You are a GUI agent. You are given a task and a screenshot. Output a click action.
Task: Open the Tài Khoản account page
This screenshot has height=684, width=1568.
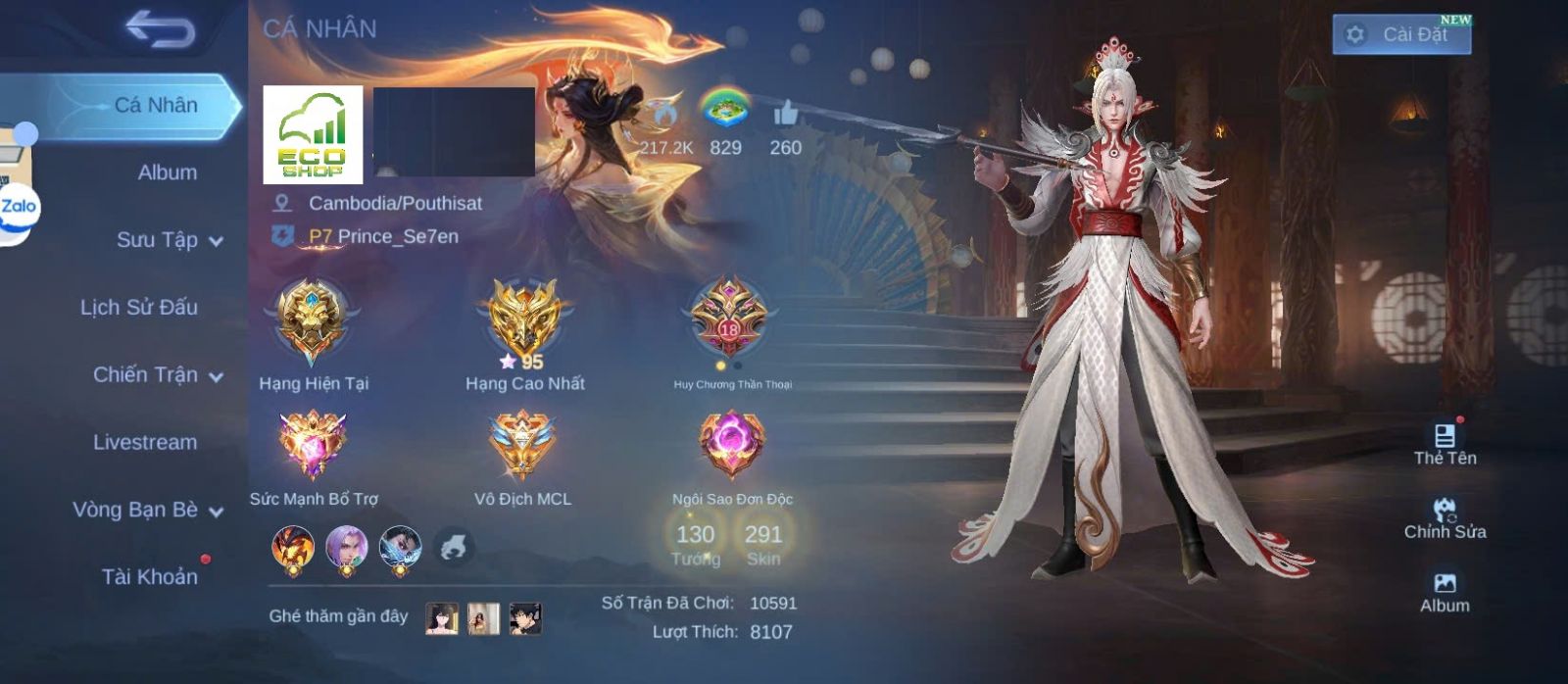[149, 577]
